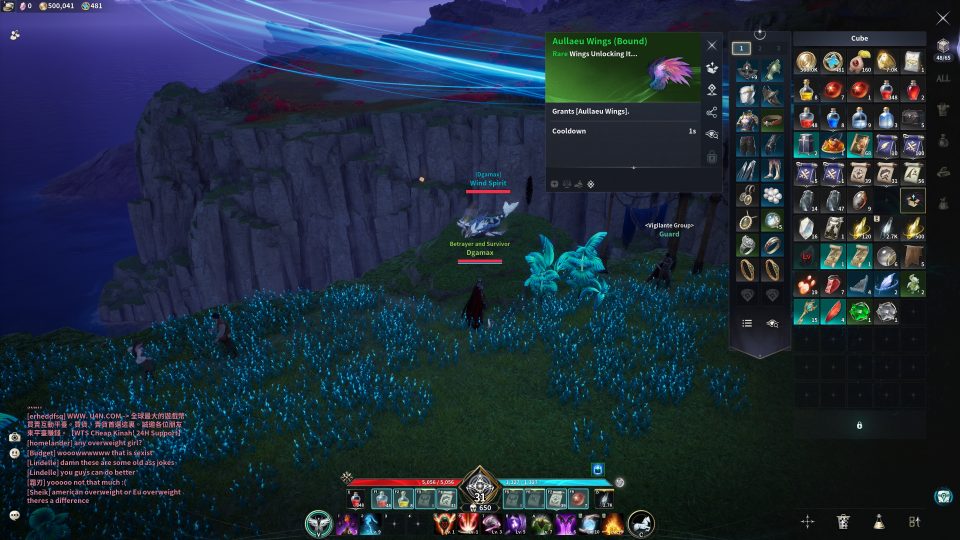Screen dimensions: 960x540
Task: Activate the winged glide emblem button
Action: [x=319, y=523]
